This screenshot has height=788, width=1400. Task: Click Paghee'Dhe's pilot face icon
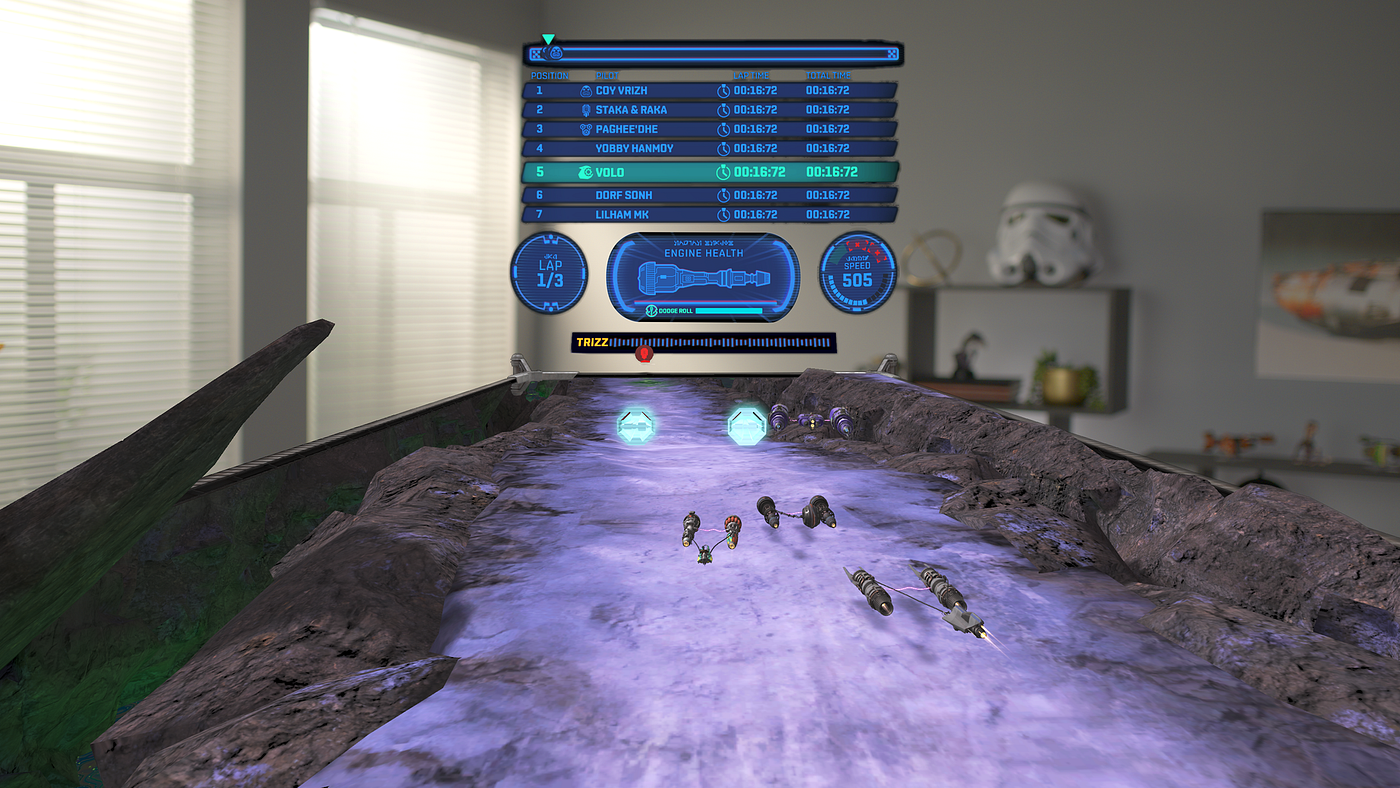(x=584, y=129)
